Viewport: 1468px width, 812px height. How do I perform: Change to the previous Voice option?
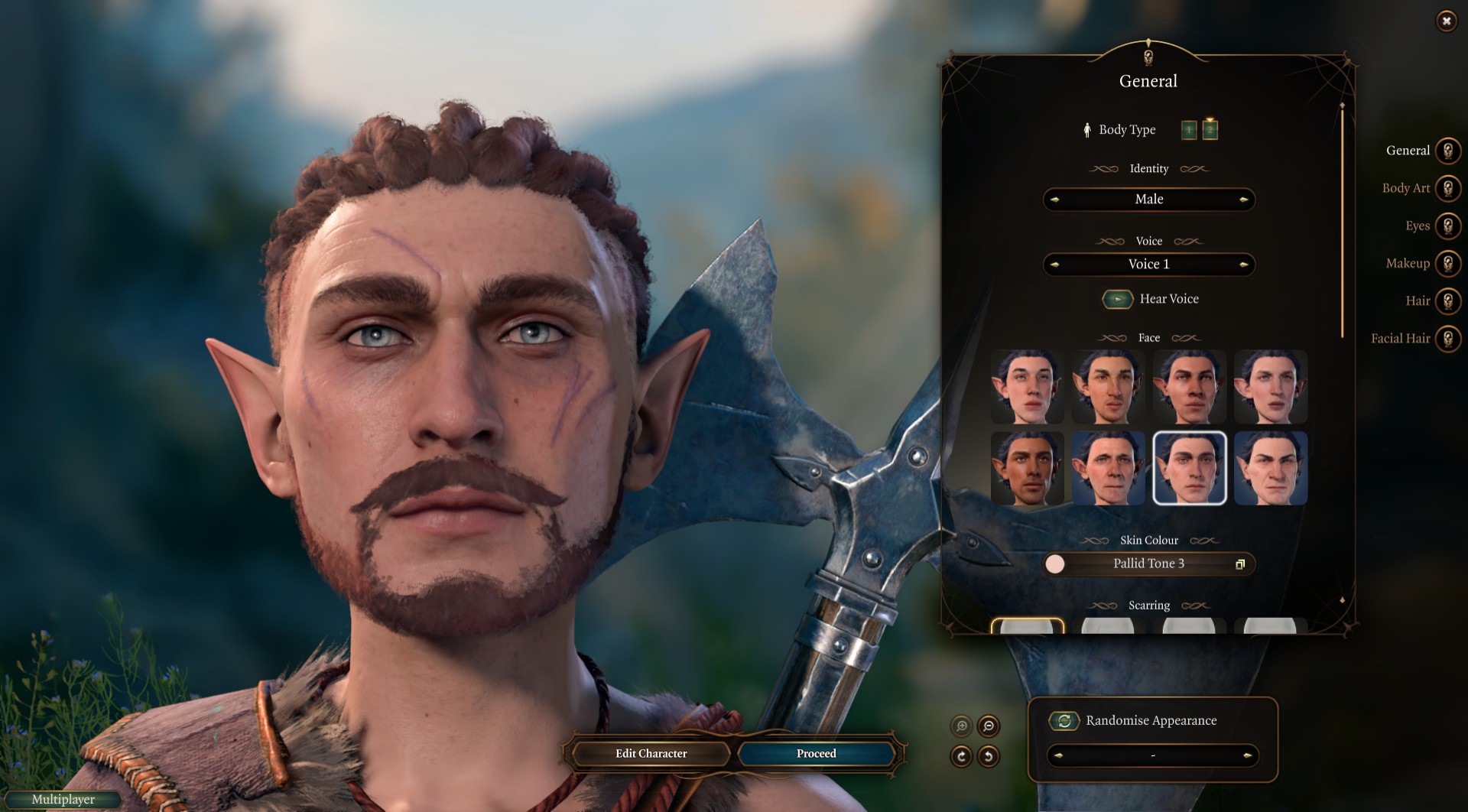[1055, 265]
